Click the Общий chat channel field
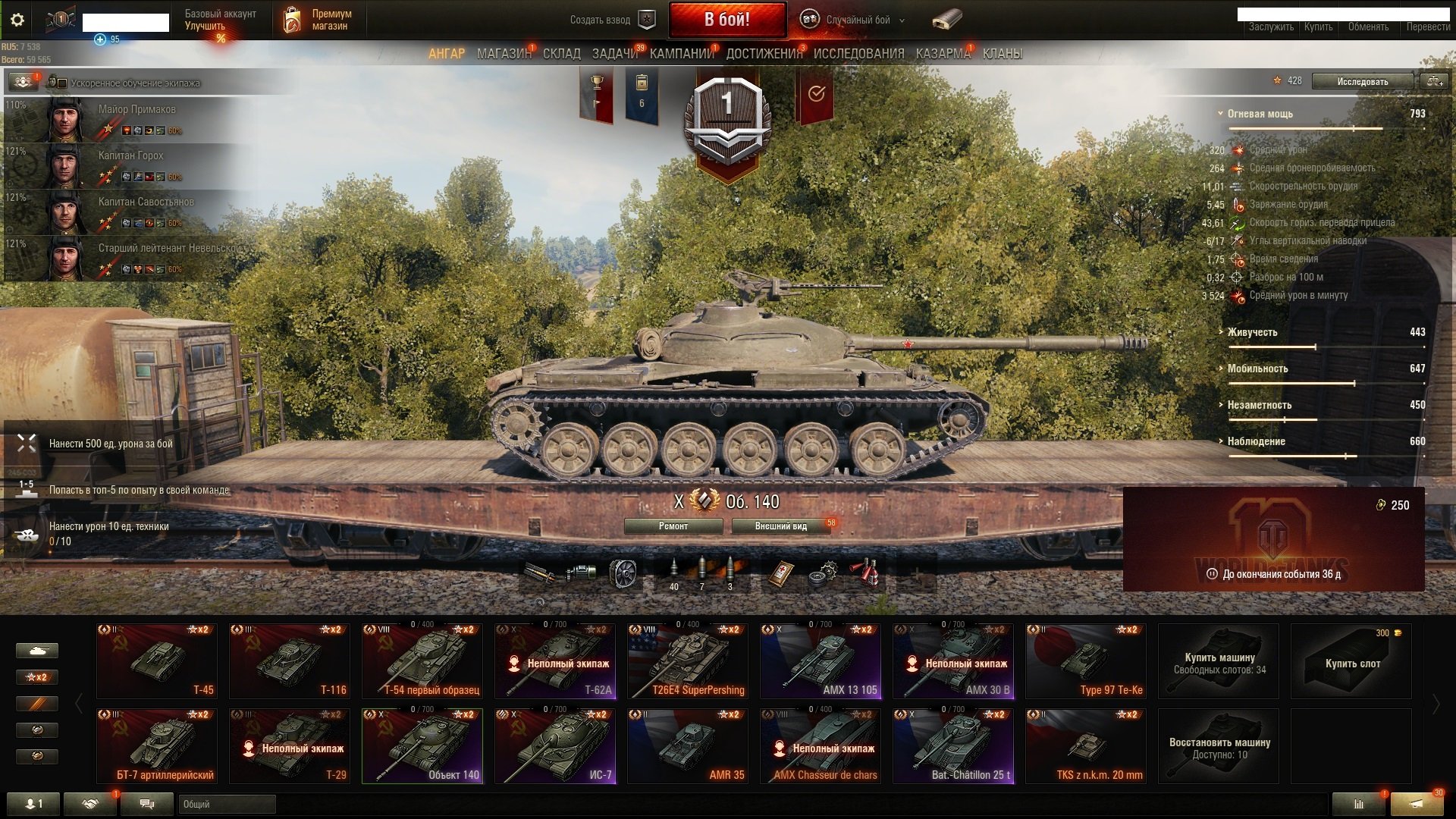Image resolution: width=1456 pixels, height=819 pixels. pos(227,804)
